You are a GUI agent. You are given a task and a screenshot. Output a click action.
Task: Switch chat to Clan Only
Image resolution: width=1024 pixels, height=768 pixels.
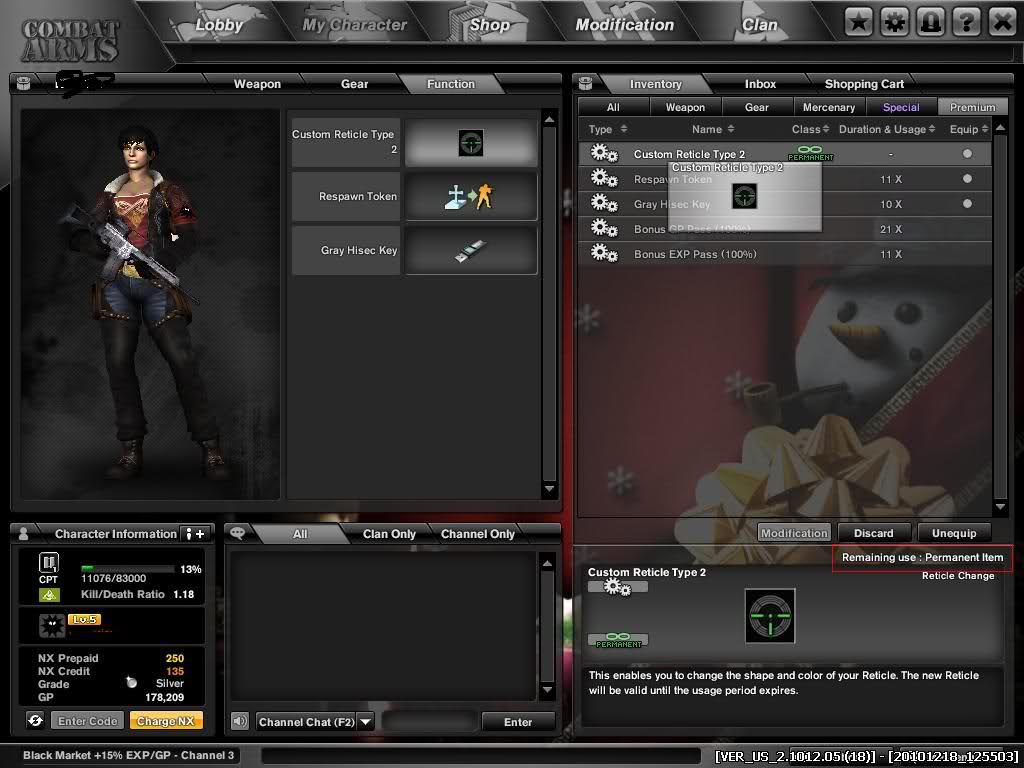coord(389,534)
